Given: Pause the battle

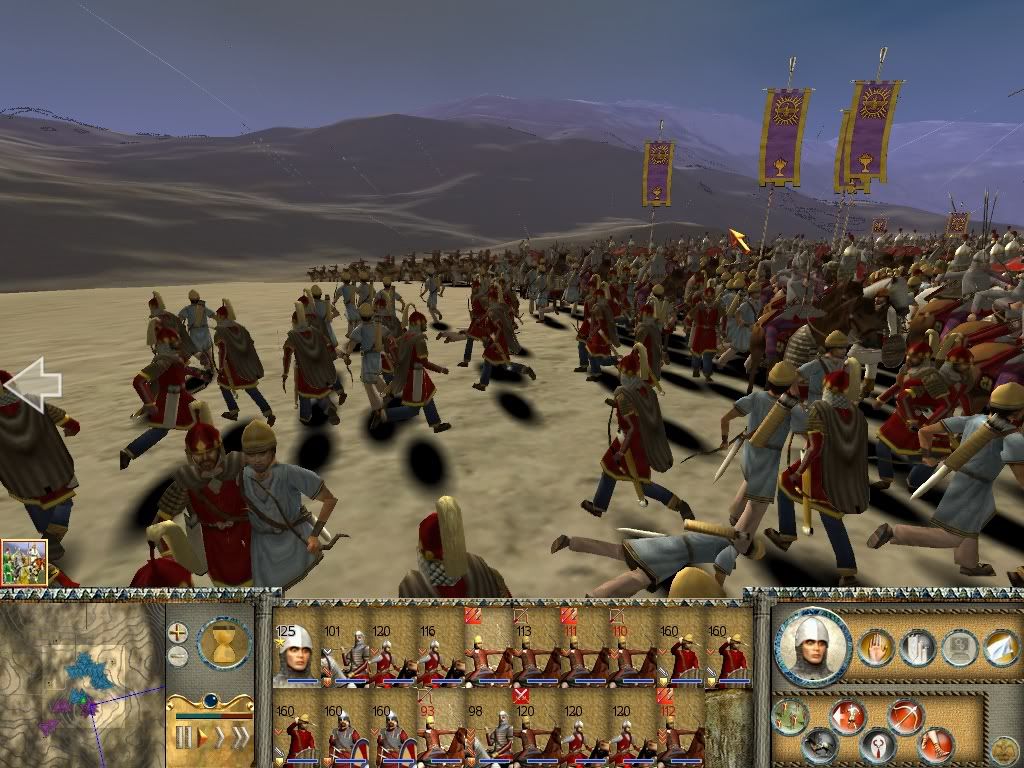Looking at the screenshot, I should 184,738.
